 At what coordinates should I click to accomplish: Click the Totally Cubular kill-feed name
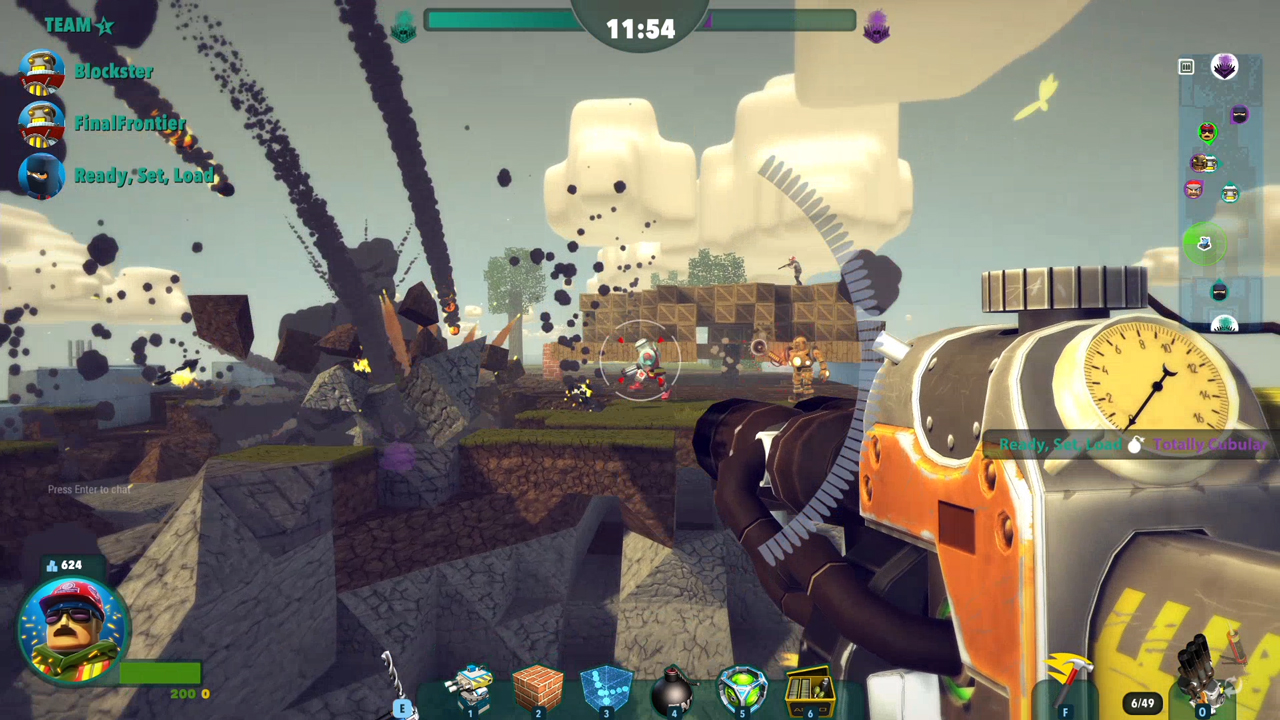pyautogui.click(x=1211, y=444)
